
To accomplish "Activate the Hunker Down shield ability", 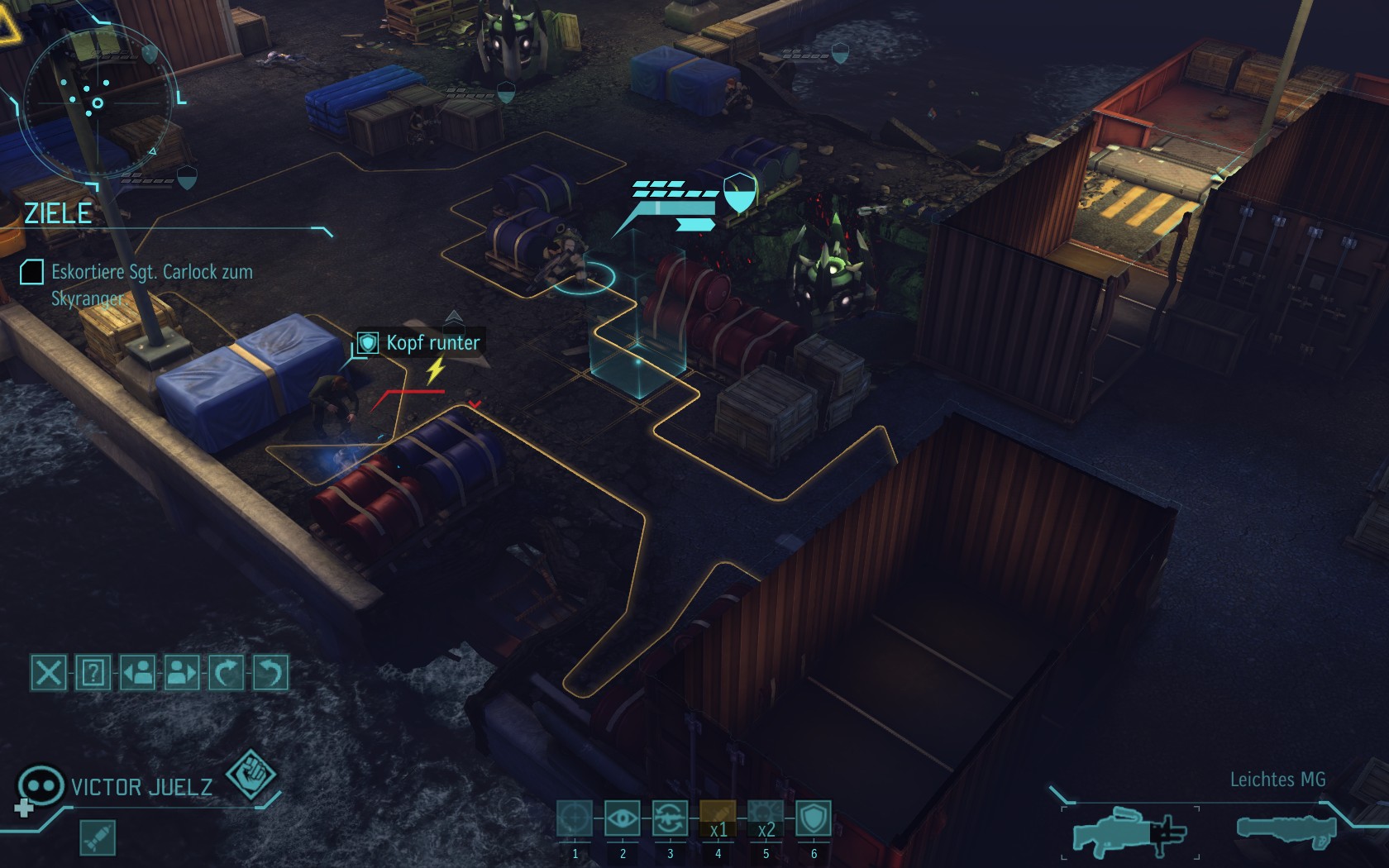I will tap(814, 819).
